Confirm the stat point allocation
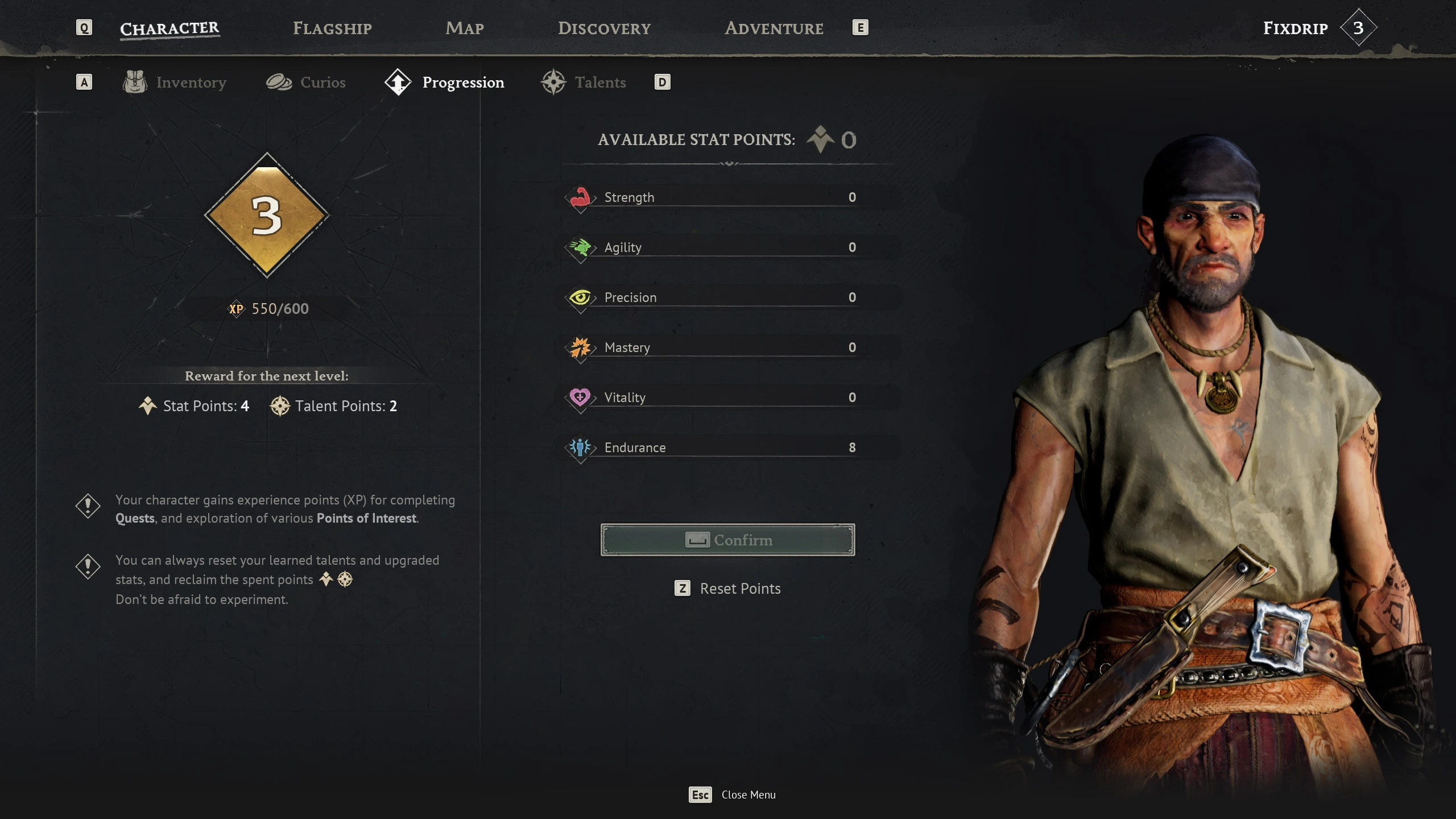Screen dimensions: 1456x819 coord(727,540)
